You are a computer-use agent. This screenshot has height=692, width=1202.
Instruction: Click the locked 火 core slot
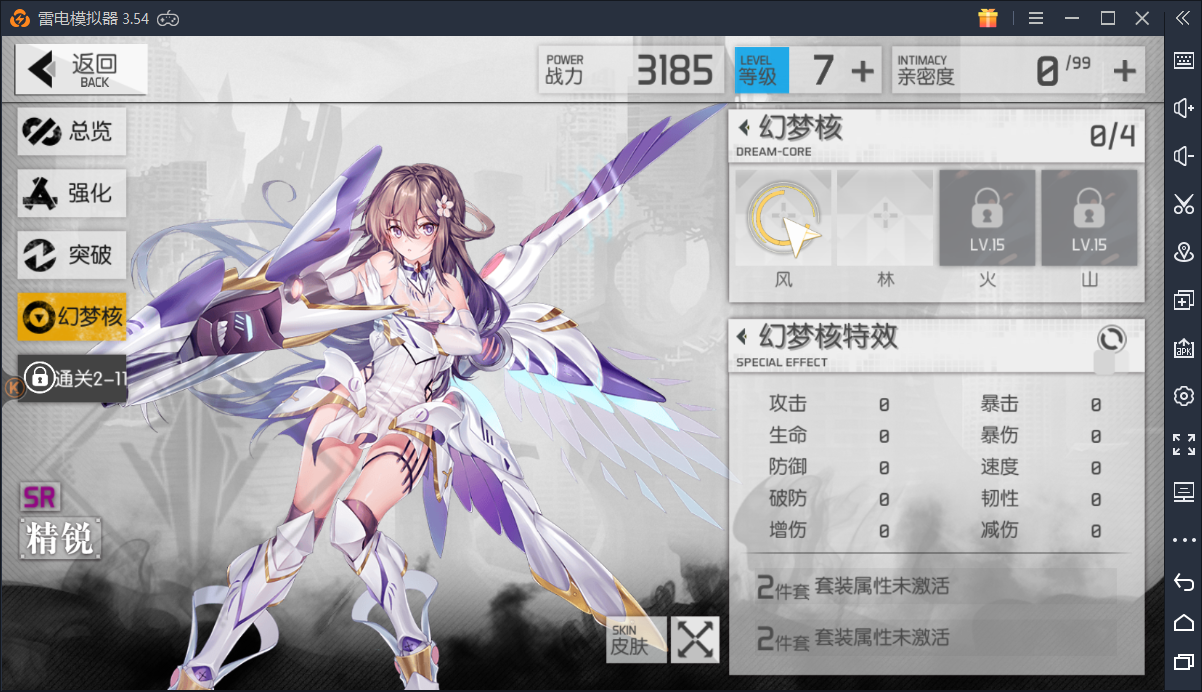click(987, 218)
